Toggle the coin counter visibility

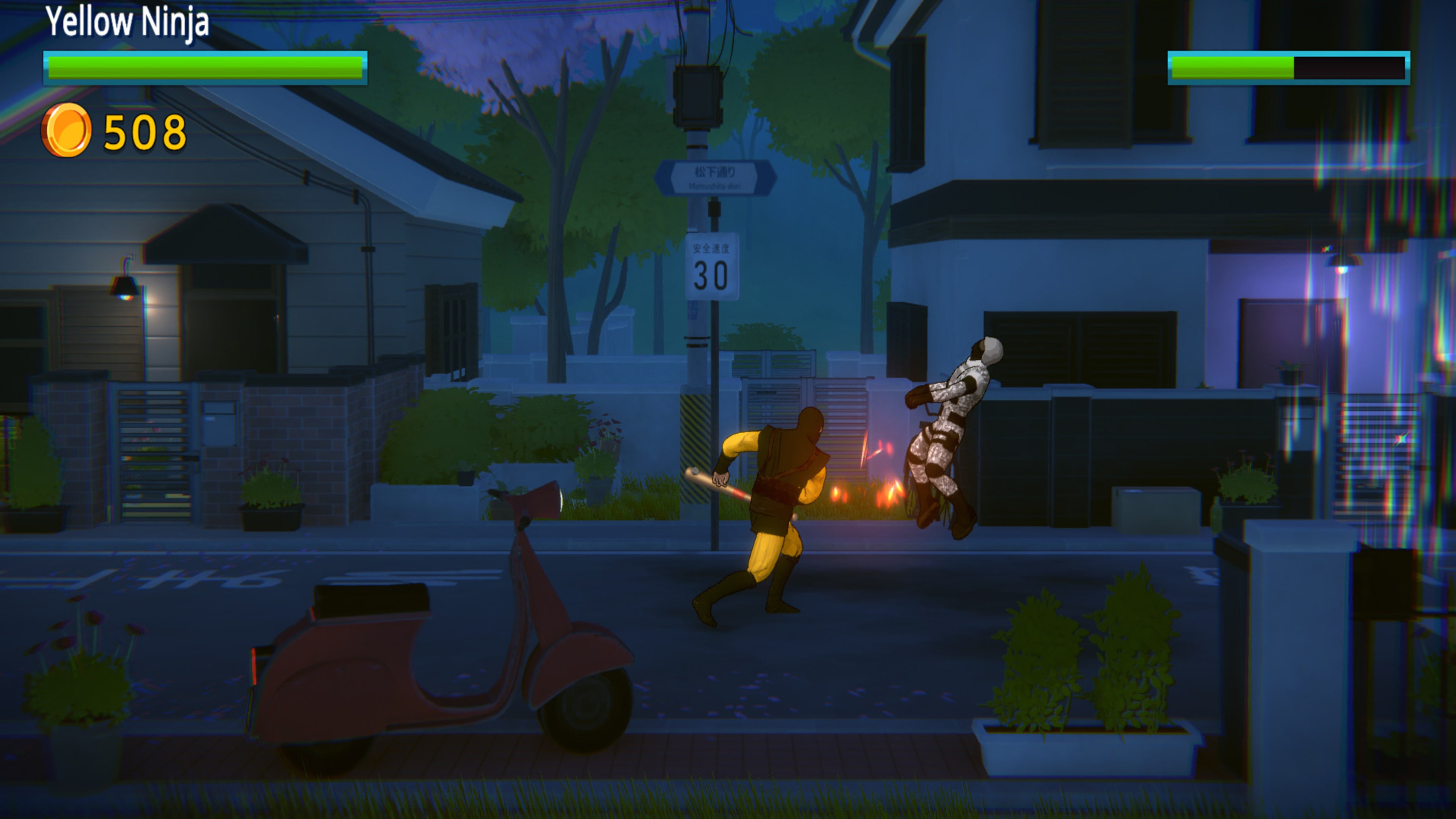110,130
